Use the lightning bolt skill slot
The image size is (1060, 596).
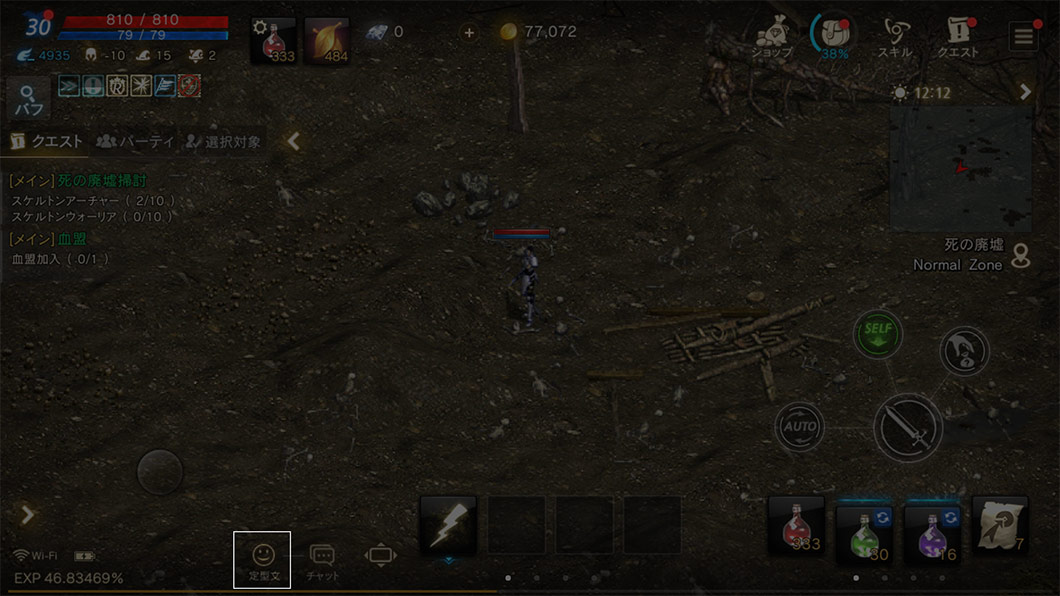click(x=448, y=525)
